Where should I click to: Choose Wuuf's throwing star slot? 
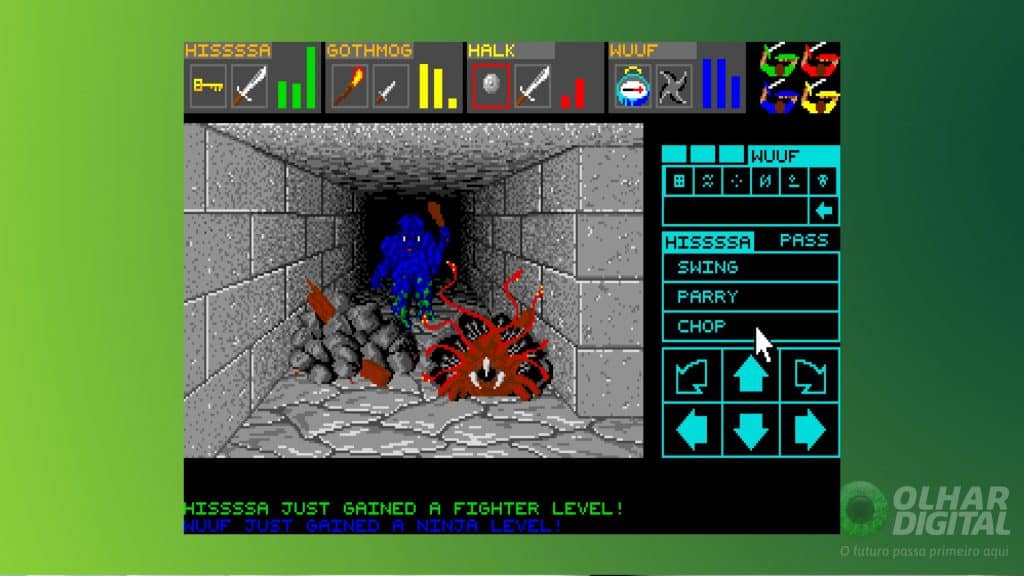674,86
